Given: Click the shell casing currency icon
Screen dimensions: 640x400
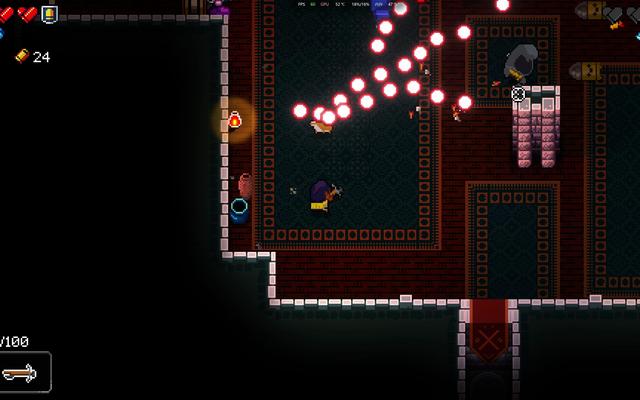Looking at the screenshot, I should 21,57.
